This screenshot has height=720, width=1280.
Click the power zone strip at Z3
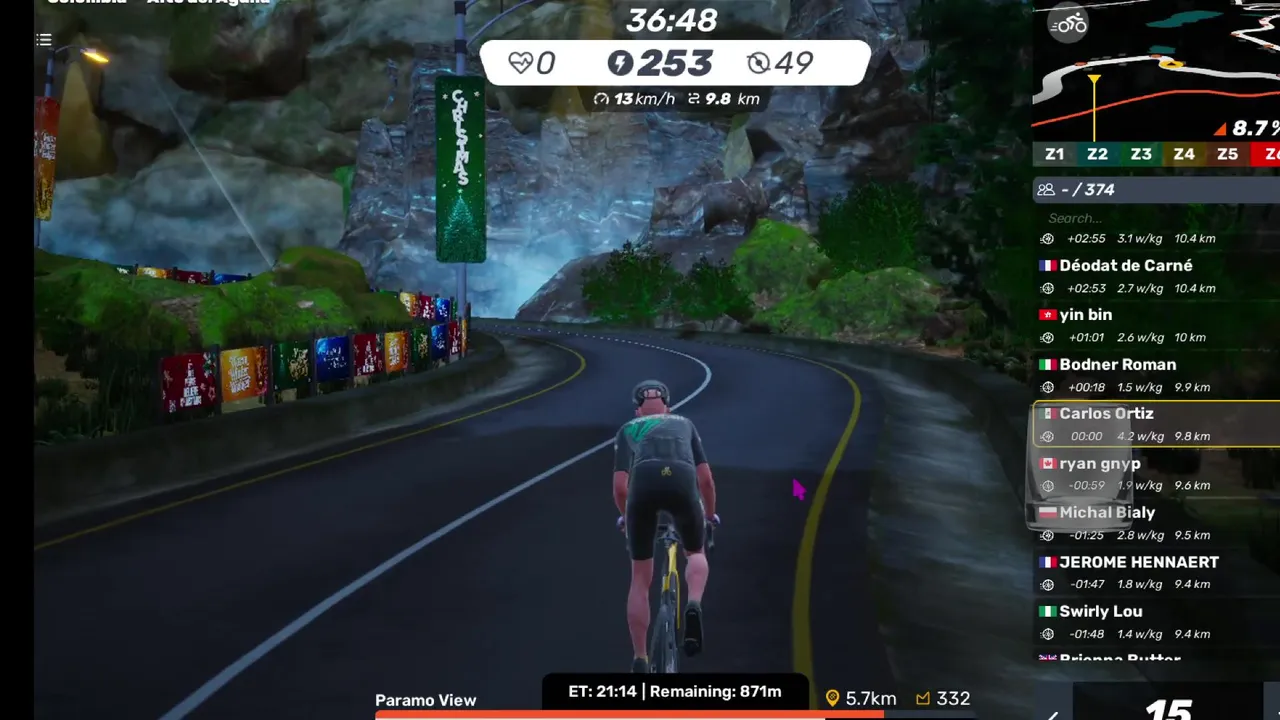(x=1141, y=154)
